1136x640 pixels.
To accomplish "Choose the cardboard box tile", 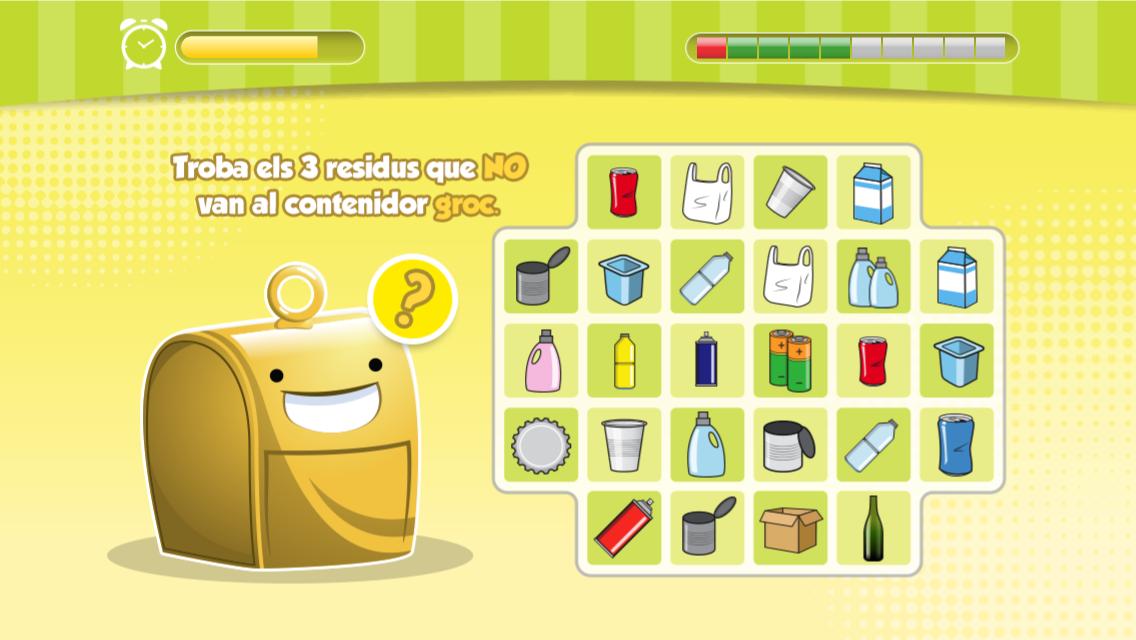I will 790,528.
